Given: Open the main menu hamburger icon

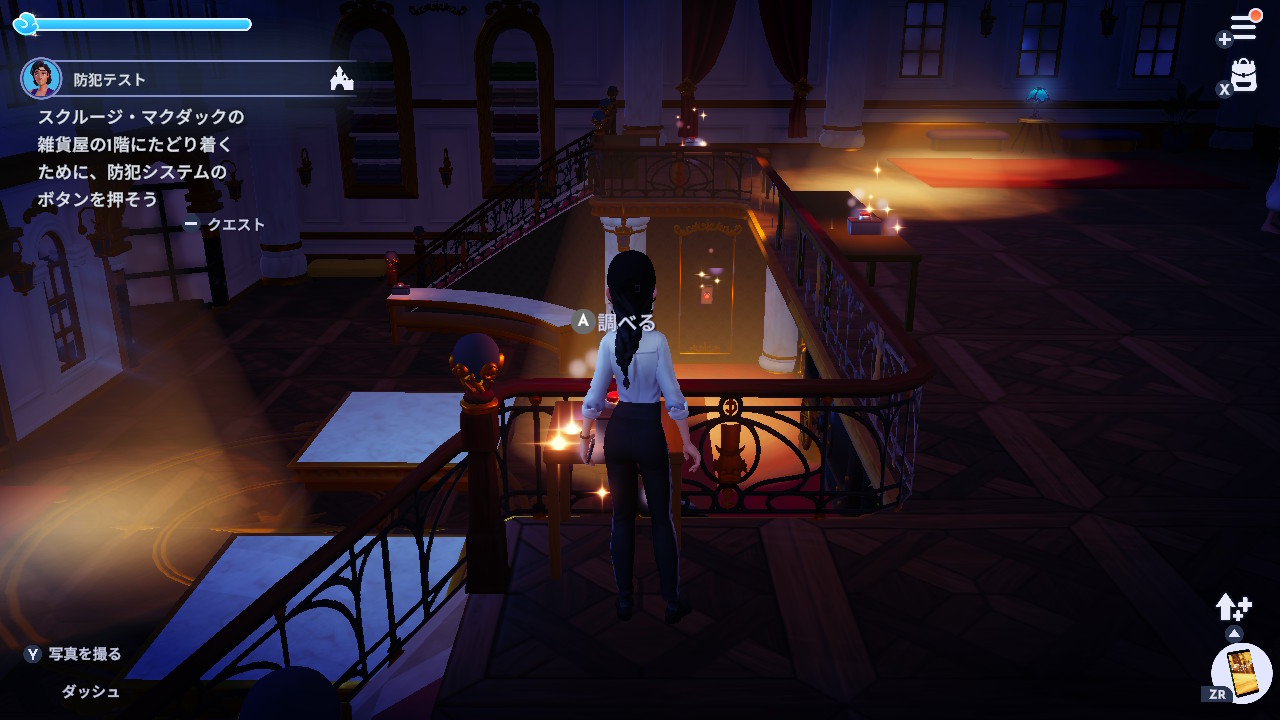Looking at the screenshot, I should [x=1243, y=28].
